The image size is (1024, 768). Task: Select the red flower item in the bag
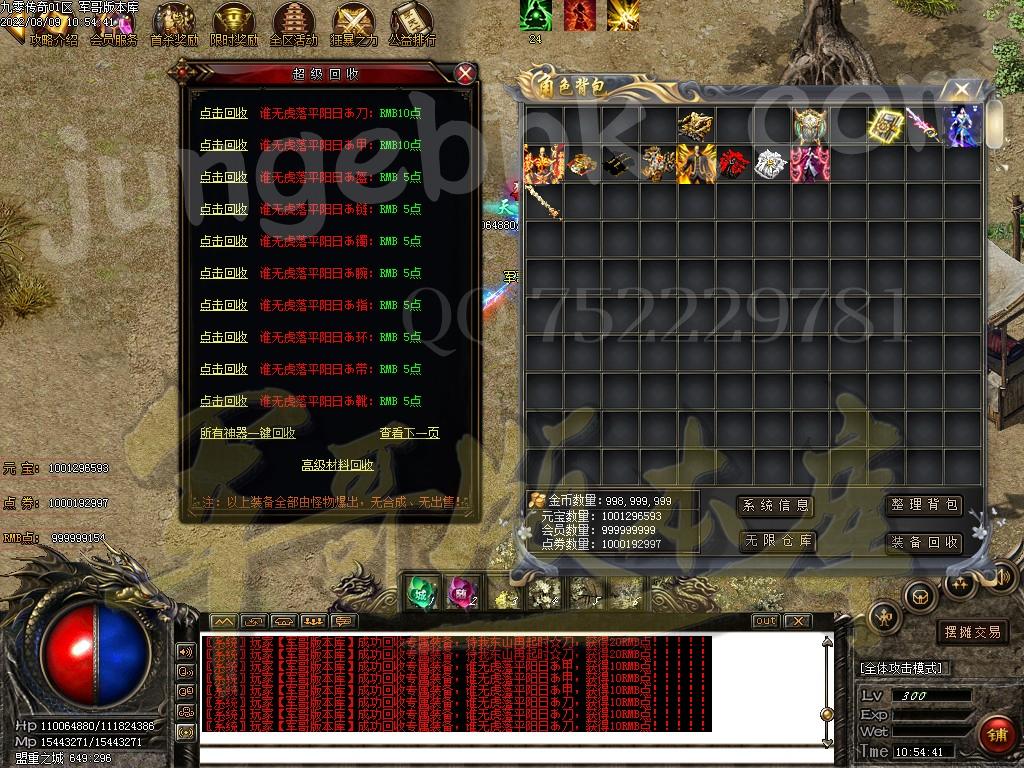coord(733,164)
